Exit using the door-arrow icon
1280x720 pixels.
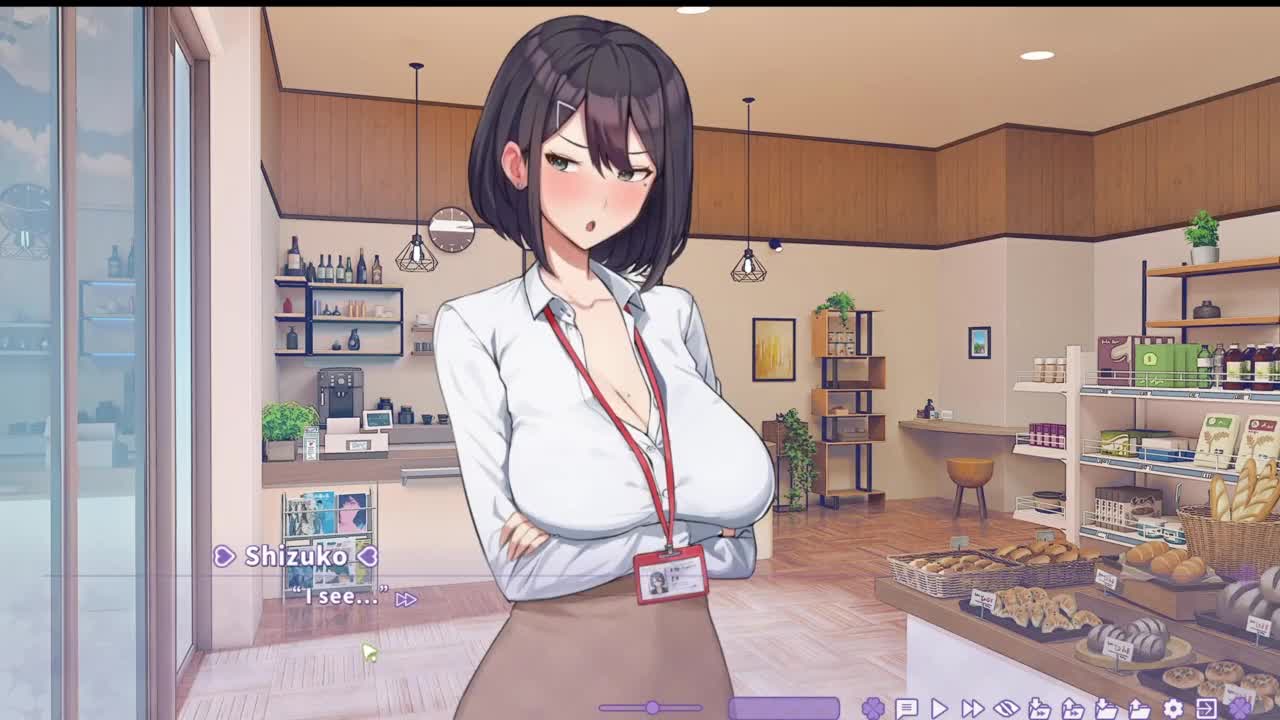1206,708
